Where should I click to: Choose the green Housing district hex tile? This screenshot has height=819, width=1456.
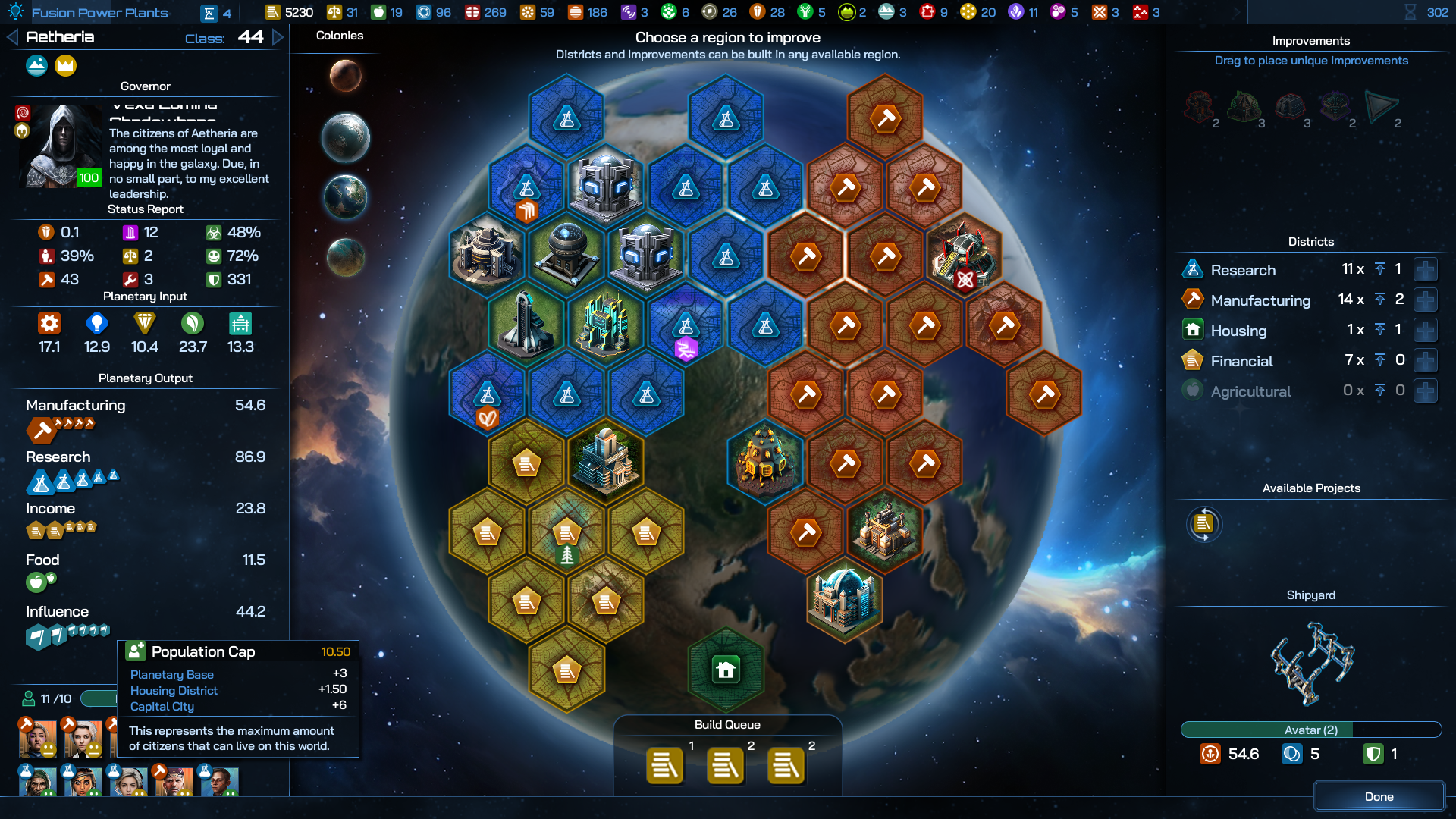pyautogui.click(x=726, y=669)
